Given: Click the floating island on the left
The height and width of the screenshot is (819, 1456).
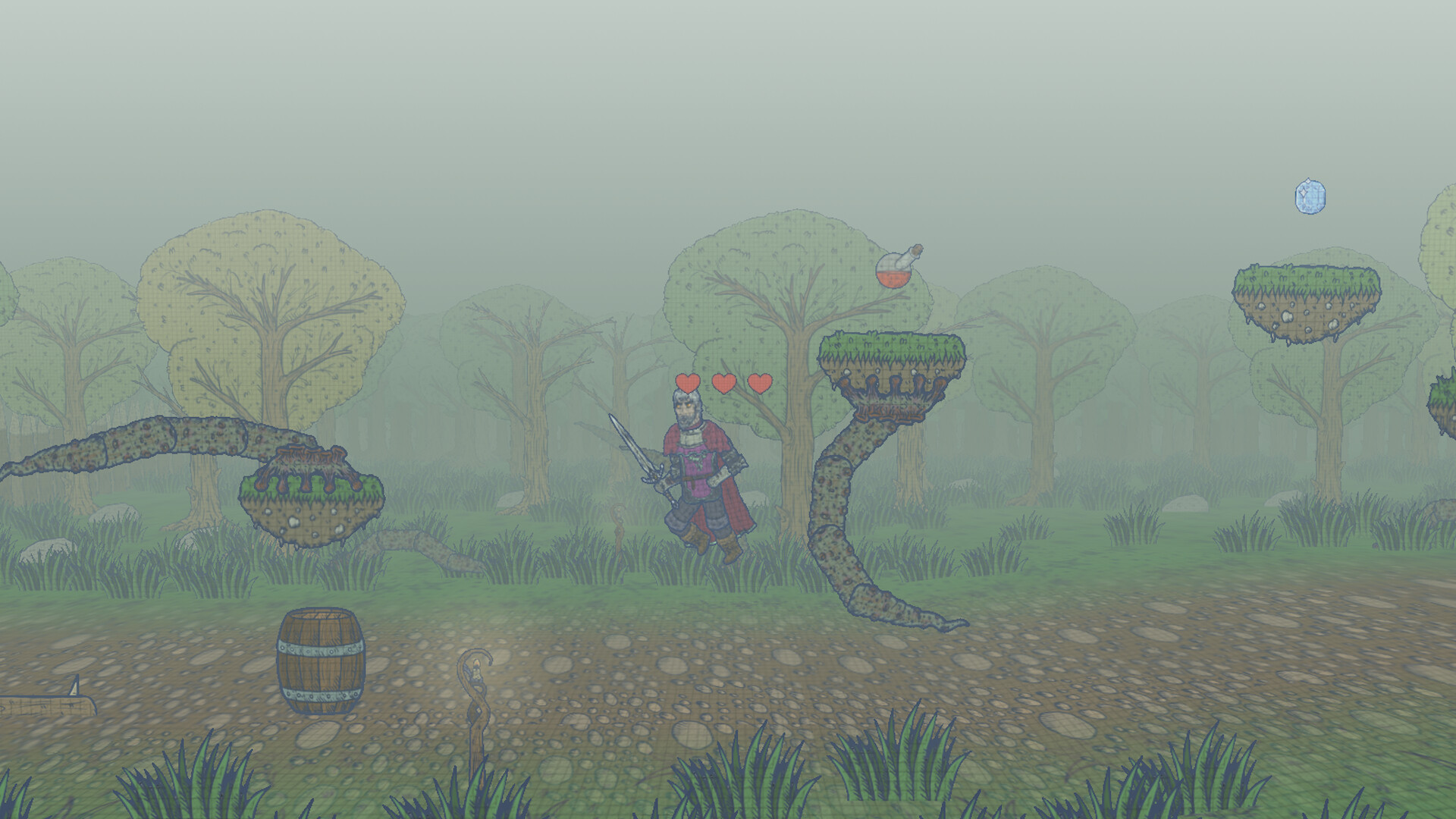Looking at the screenshot, I should coord(303,500).
